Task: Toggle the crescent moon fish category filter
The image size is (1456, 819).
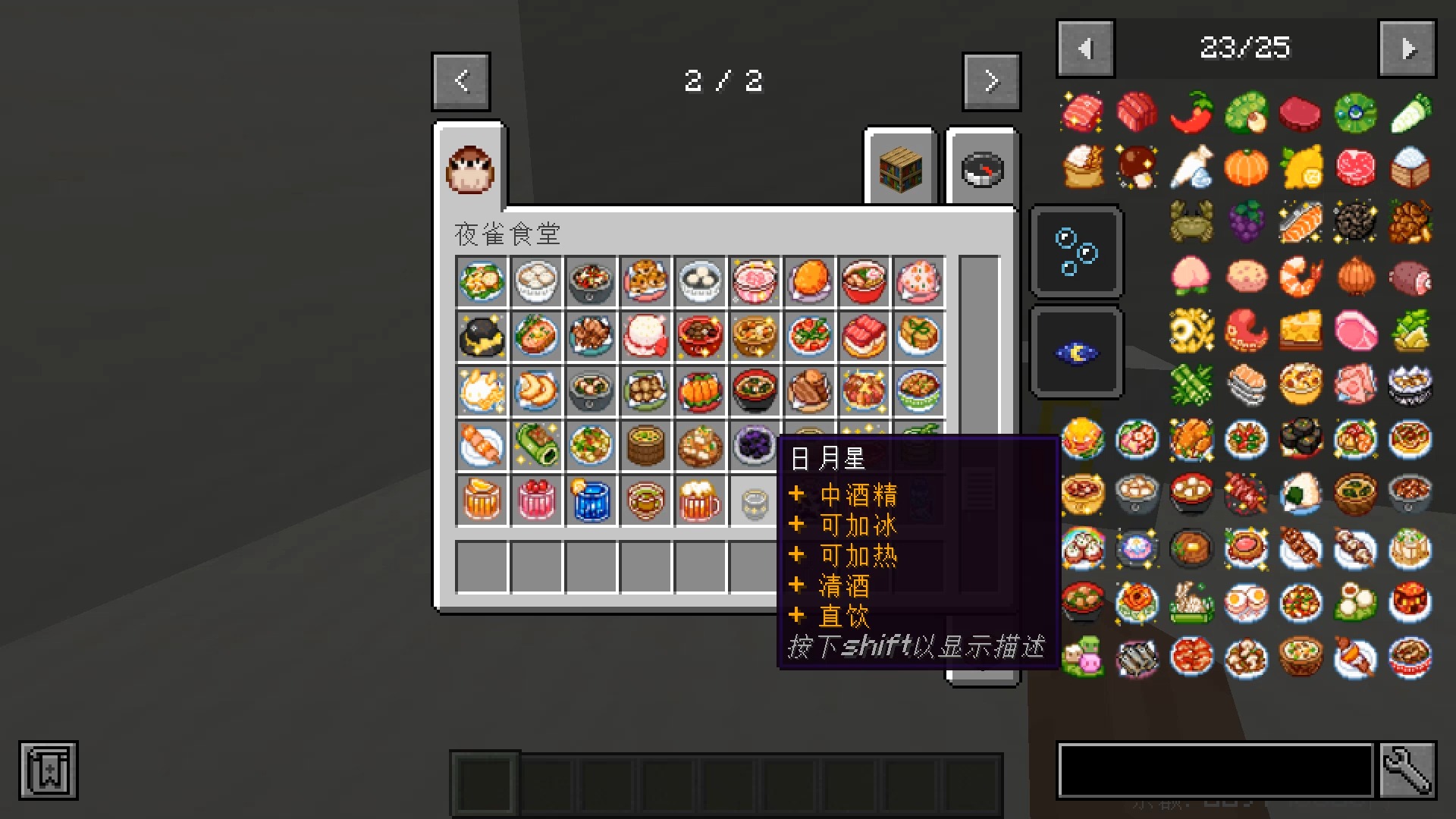Action: pyautogui.click(x=1076, y=350)
